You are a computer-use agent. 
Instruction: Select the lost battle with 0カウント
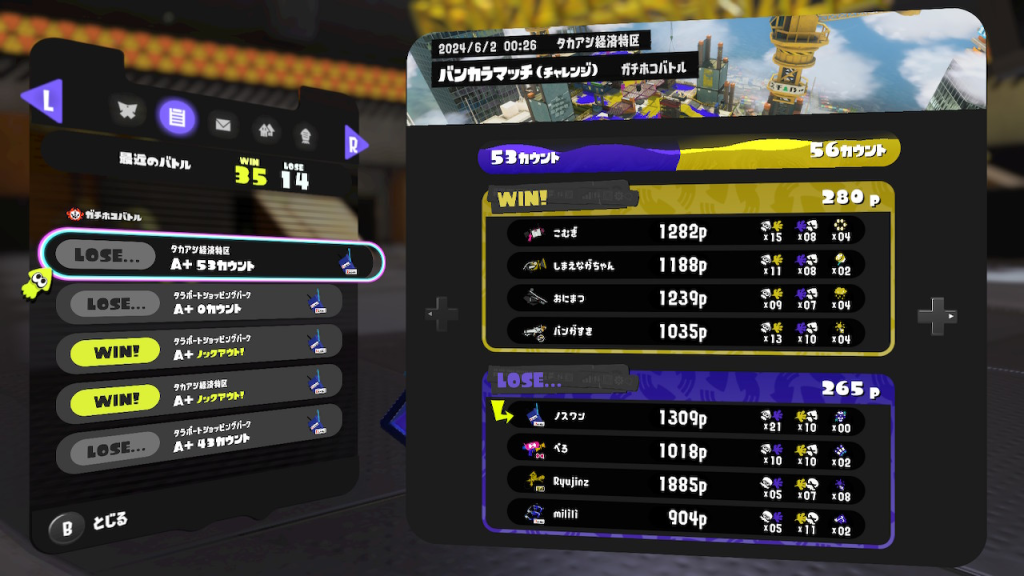(x=205, y=303)
